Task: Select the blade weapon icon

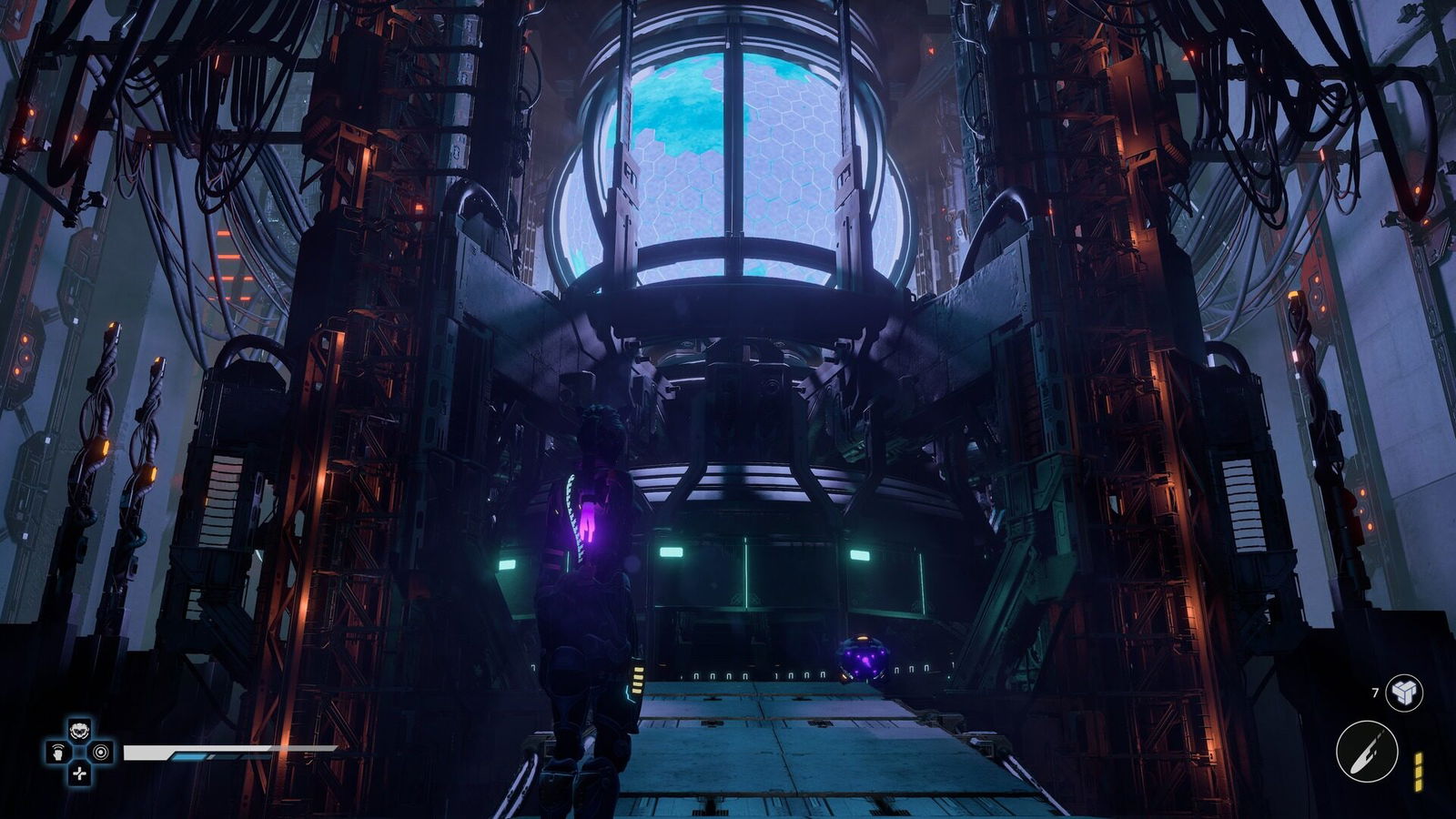Action: (x=1366, y=752)
